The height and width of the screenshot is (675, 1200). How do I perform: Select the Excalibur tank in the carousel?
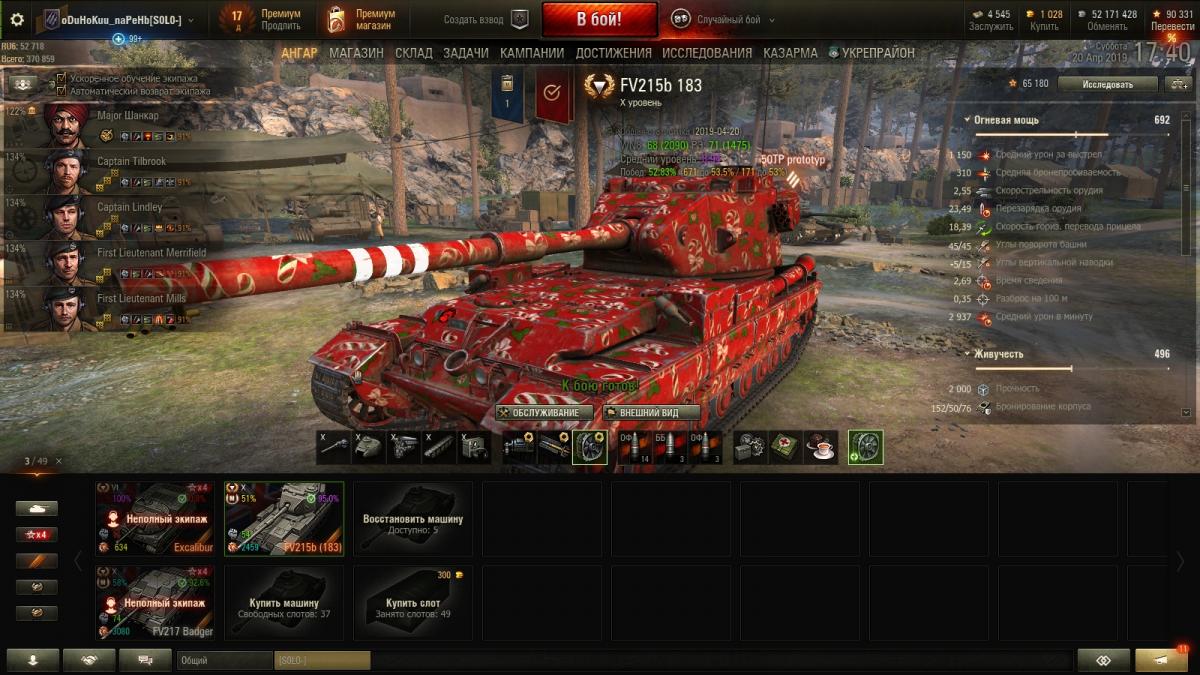pos(155,518)
